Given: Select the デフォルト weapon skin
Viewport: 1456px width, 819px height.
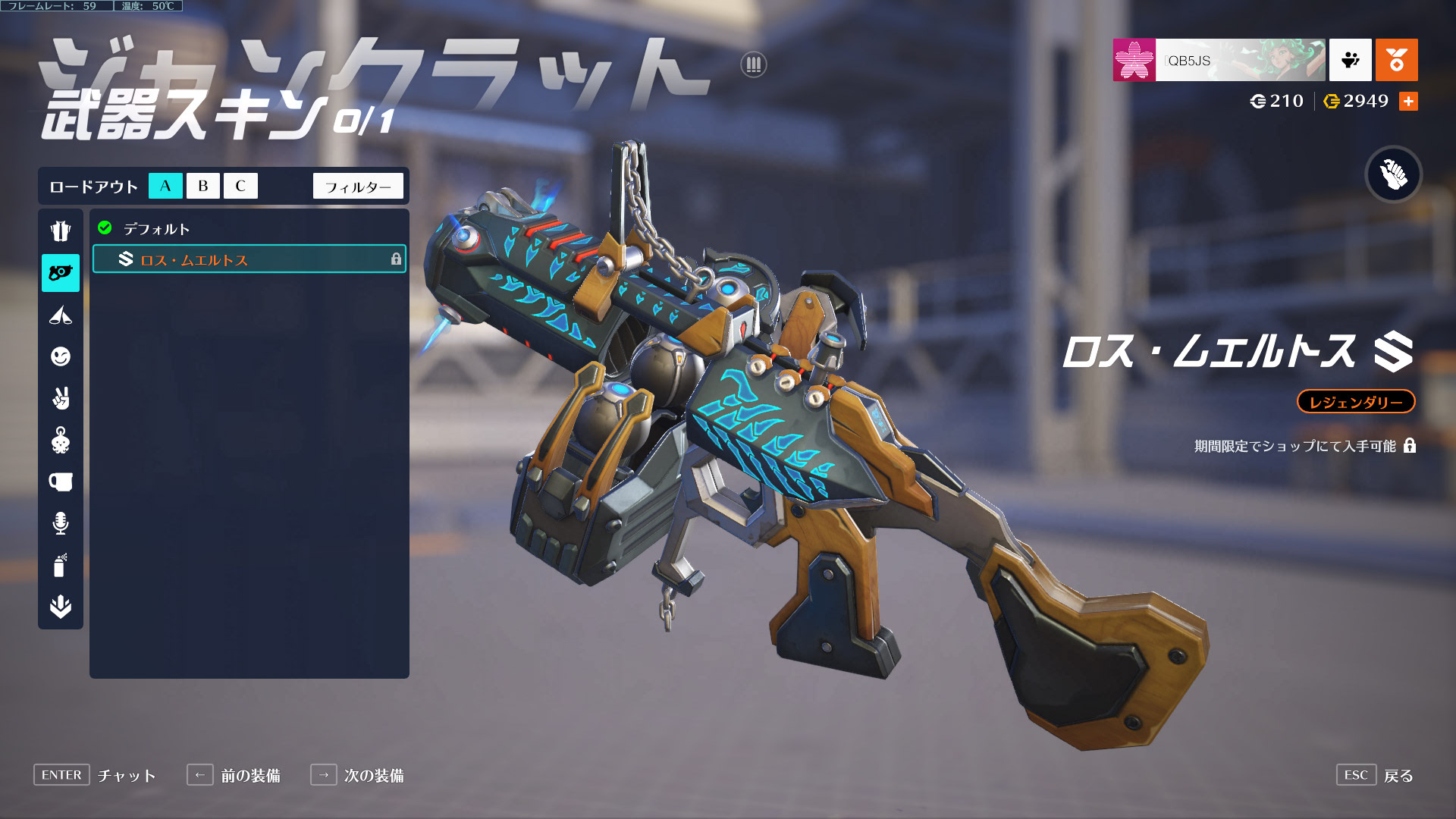Looking at the screenshot, I should 156,228.
